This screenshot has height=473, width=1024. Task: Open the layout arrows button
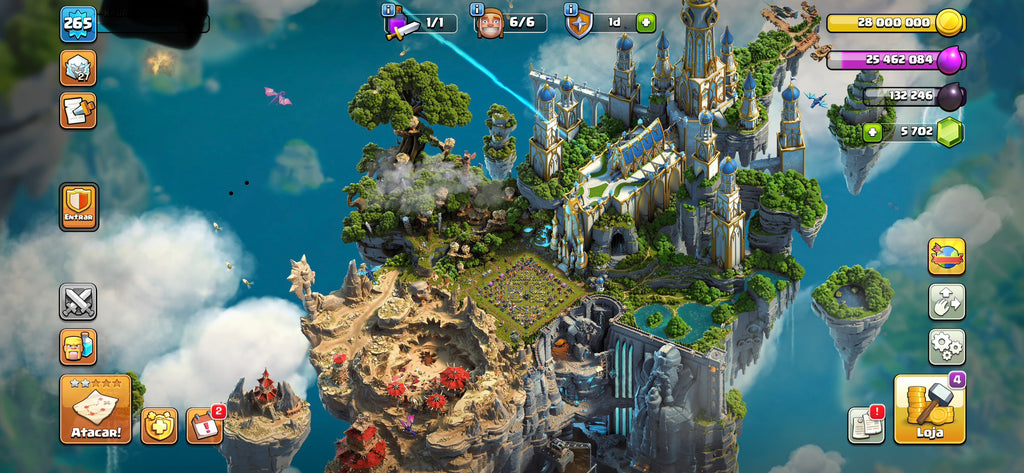click(946, 301)
